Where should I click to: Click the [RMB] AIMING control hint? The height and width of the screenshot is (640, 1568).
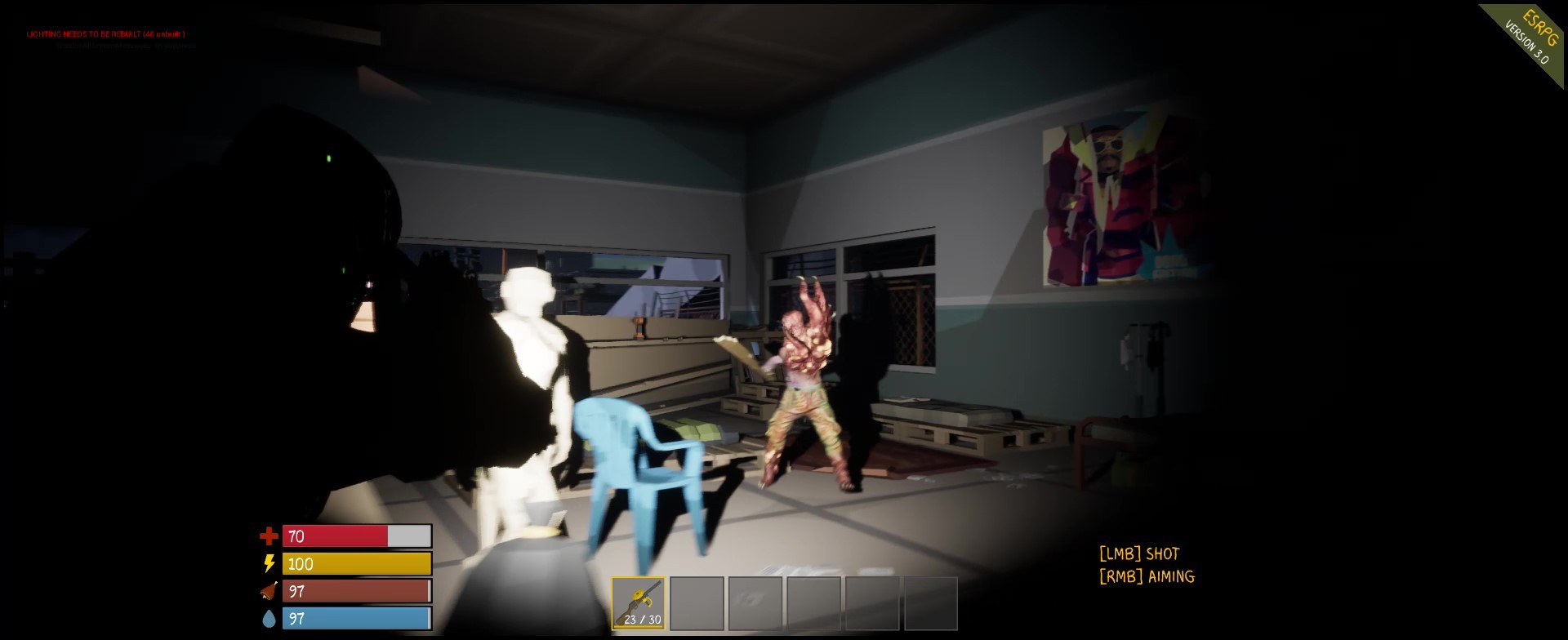point(1146,576)
